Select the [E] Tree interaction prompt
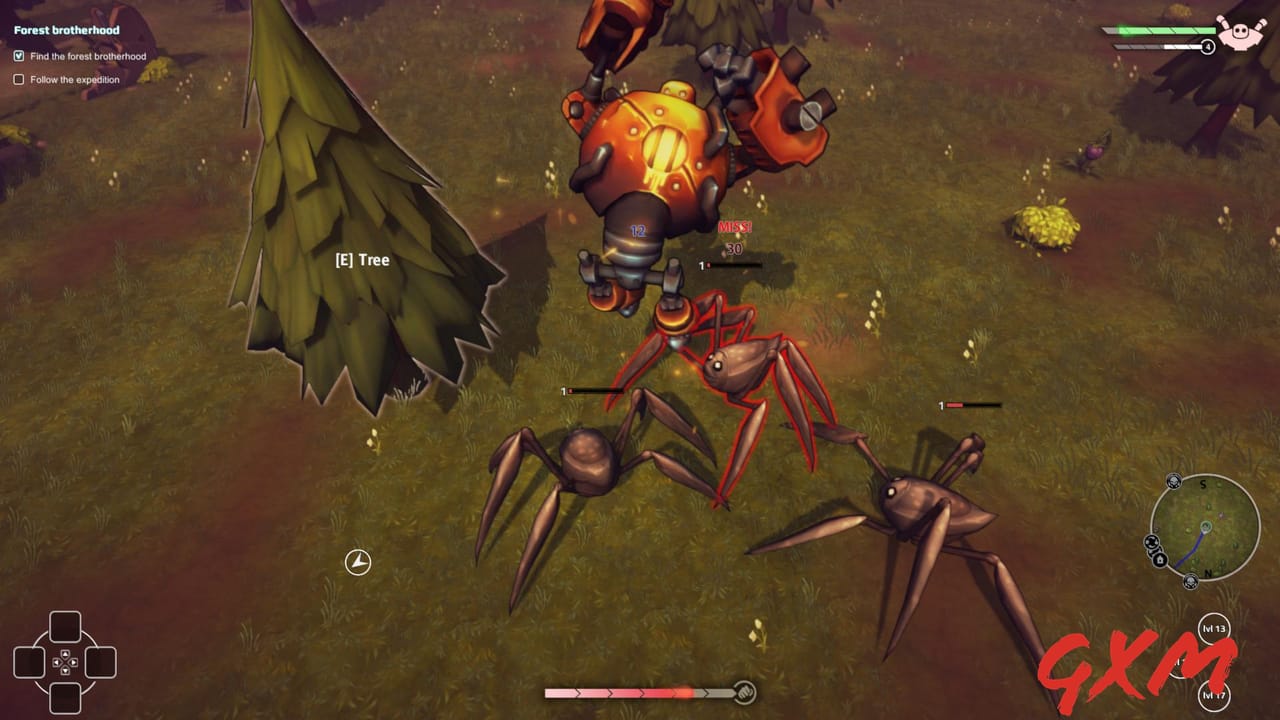Viewport: 1280px width, 720px height. coord(363,260)
